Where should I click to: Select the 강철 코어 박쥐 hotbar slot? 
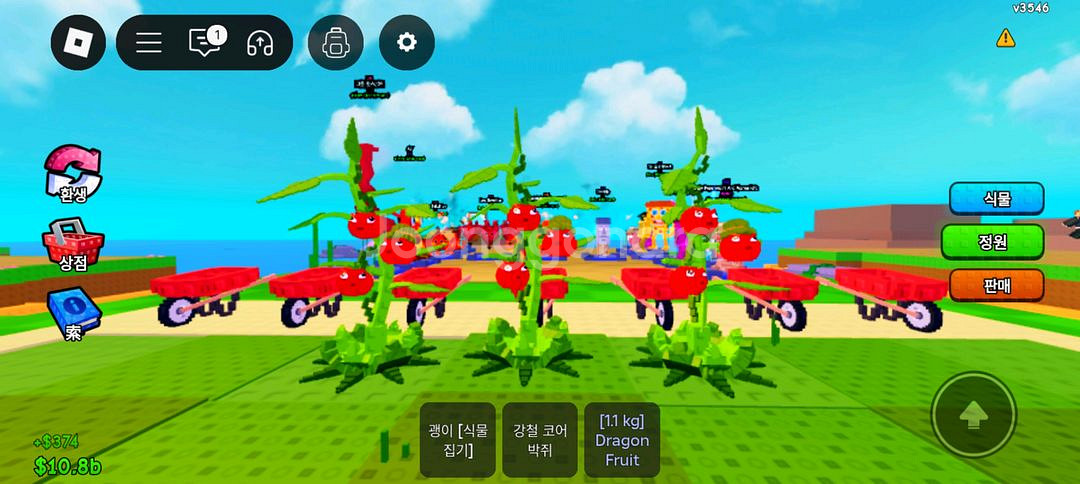coord(540,440)
